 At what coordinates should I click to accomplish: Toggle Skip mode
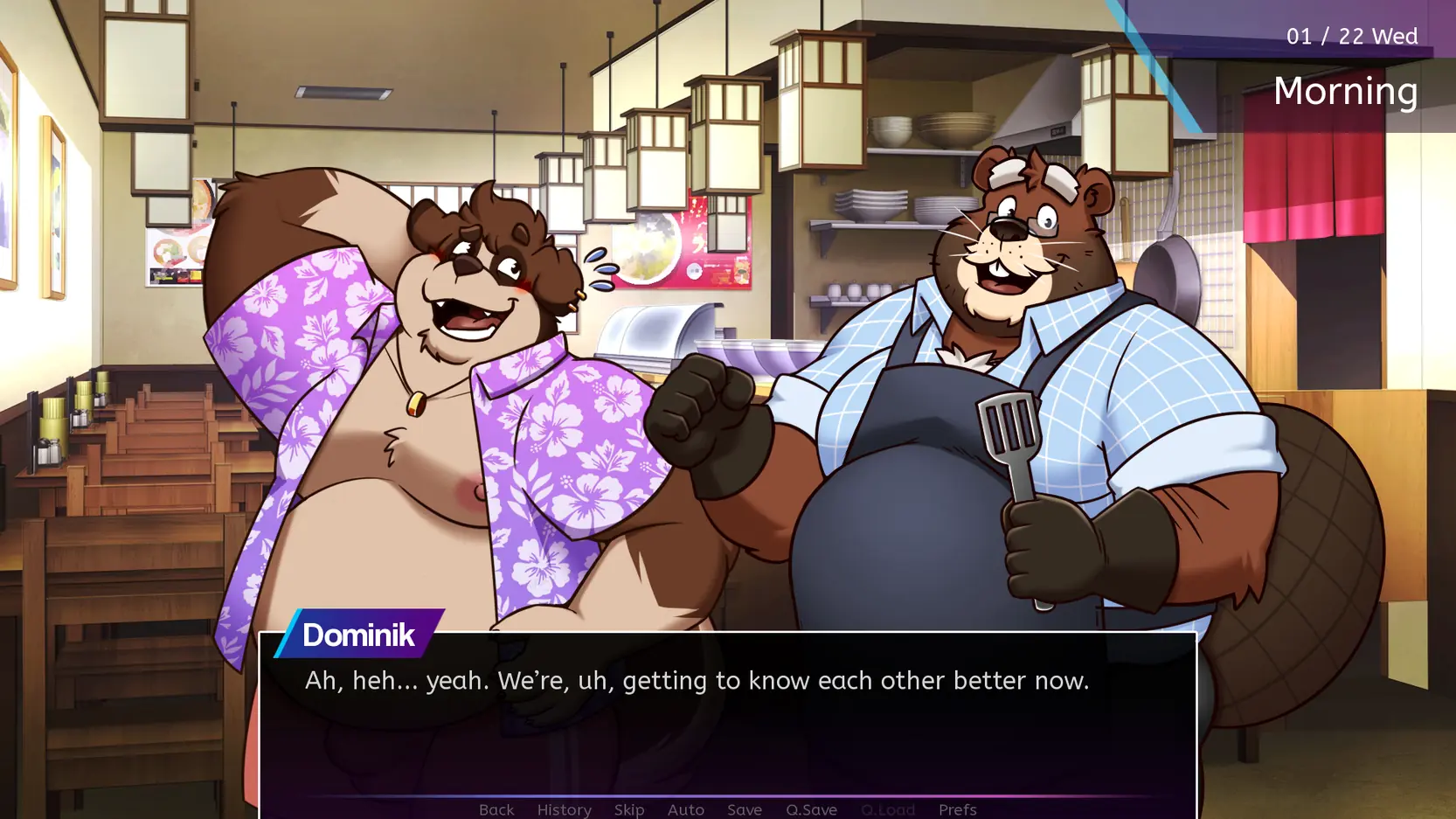coord(629,809)
